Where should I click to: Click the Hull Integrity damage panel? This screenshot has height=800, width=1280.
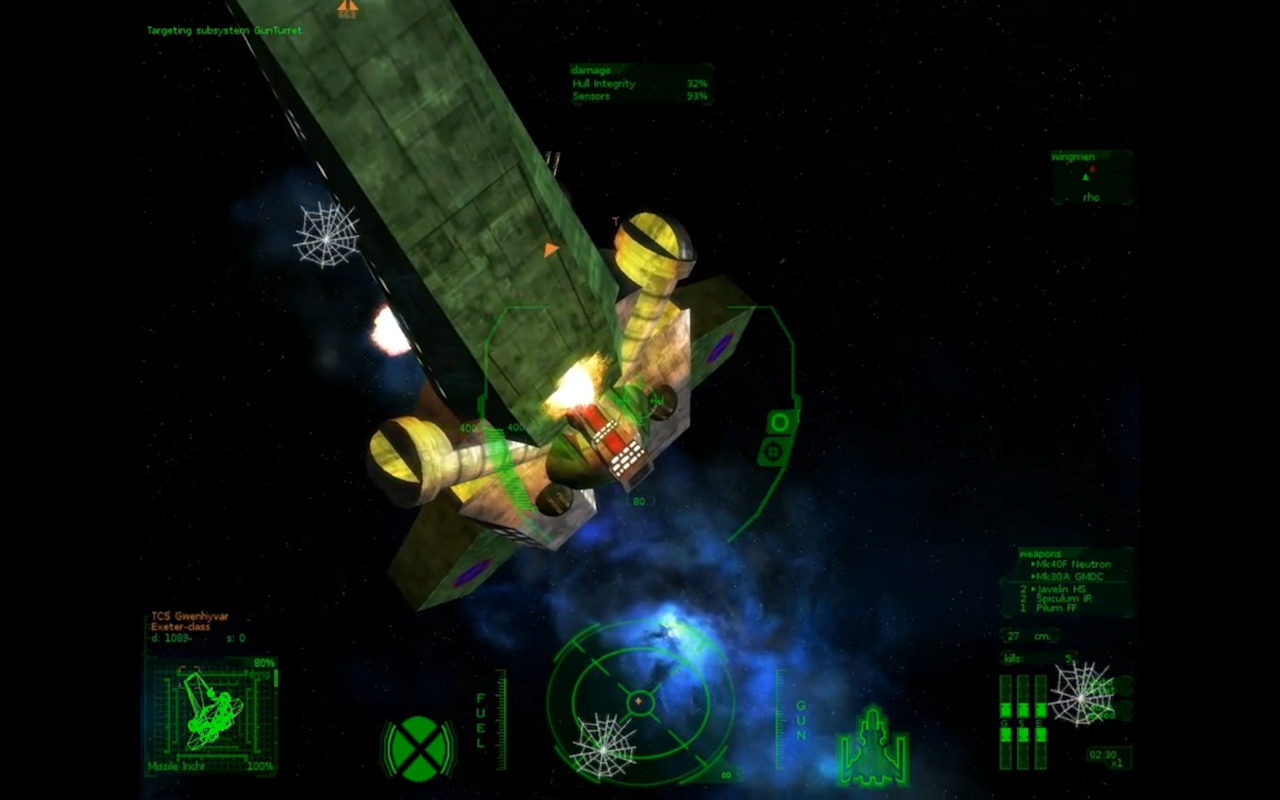[640, 84]
